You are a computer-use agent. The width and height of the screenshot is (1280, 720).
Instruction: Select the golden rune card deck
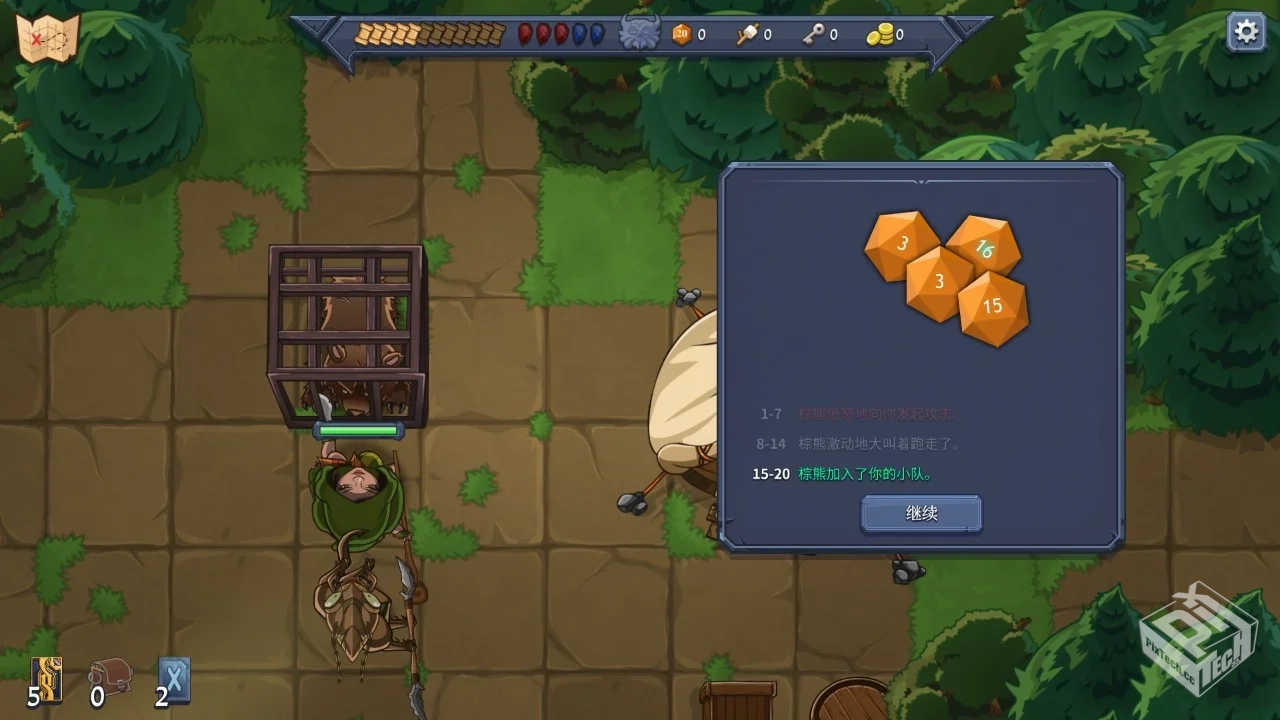tap(47, 679)
